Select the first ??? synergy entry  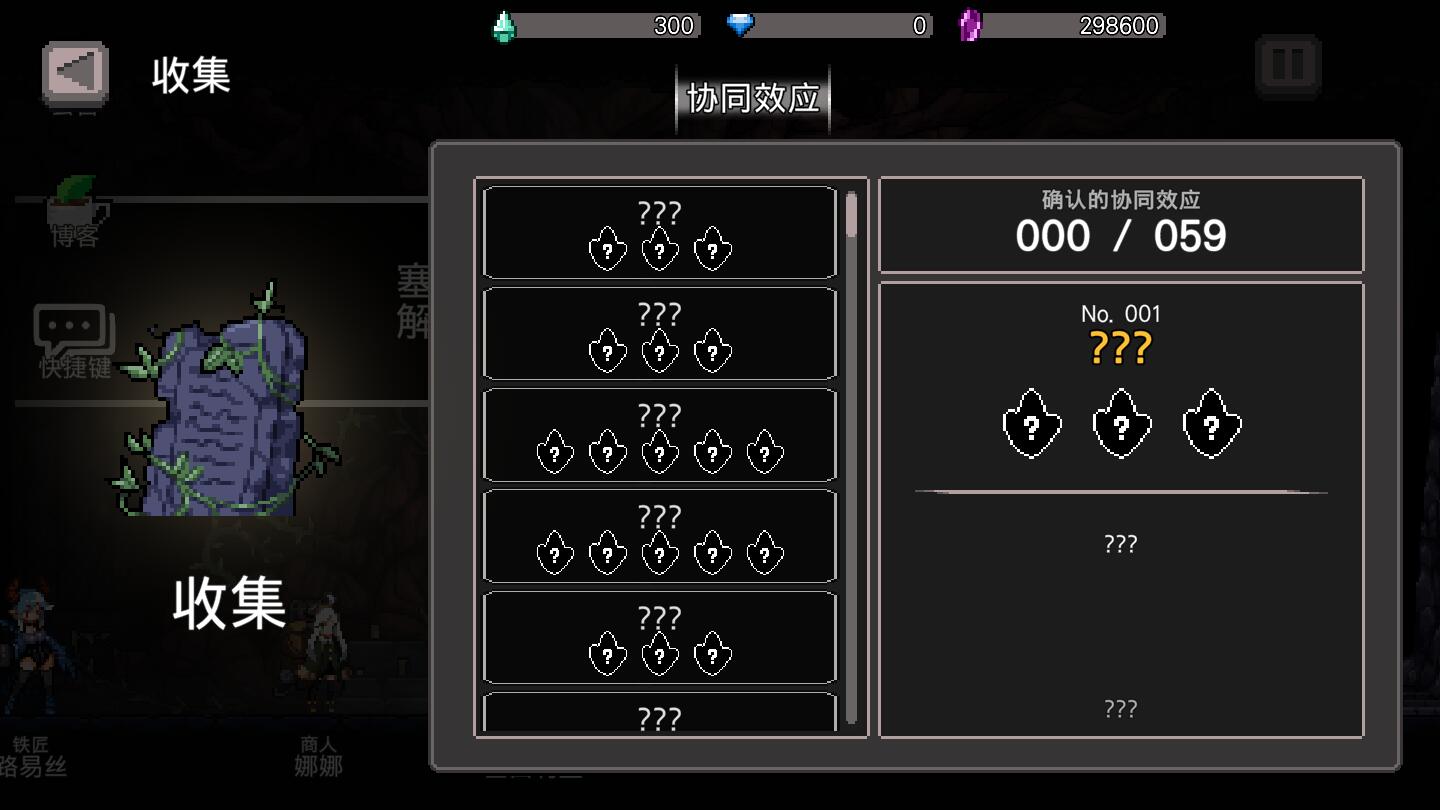pyautogui.click(x=660, y=231)
